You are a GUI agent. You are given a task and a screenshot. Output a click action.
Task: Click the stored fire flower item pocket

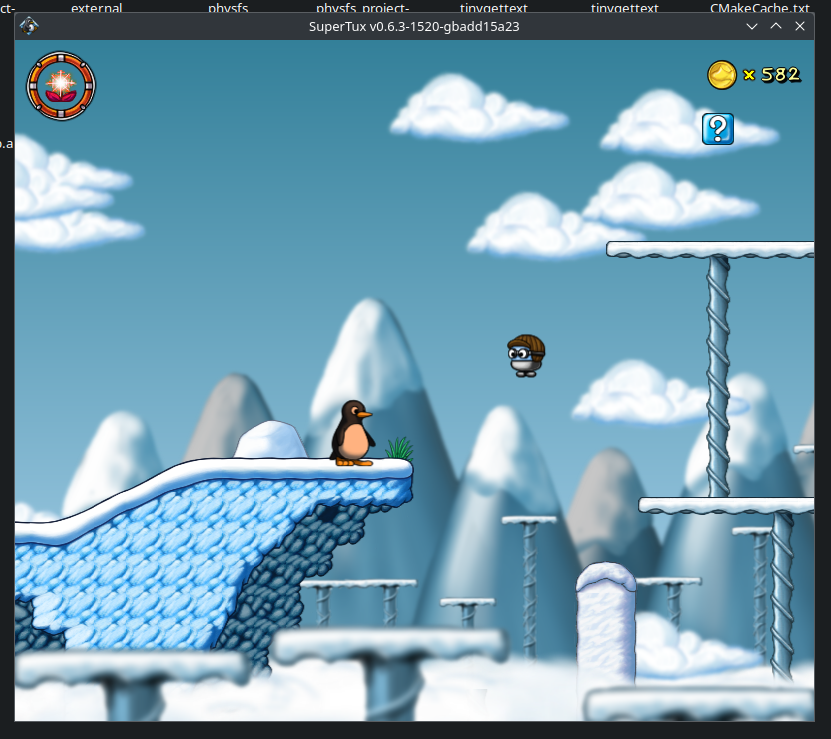click(x=60, y=84)
